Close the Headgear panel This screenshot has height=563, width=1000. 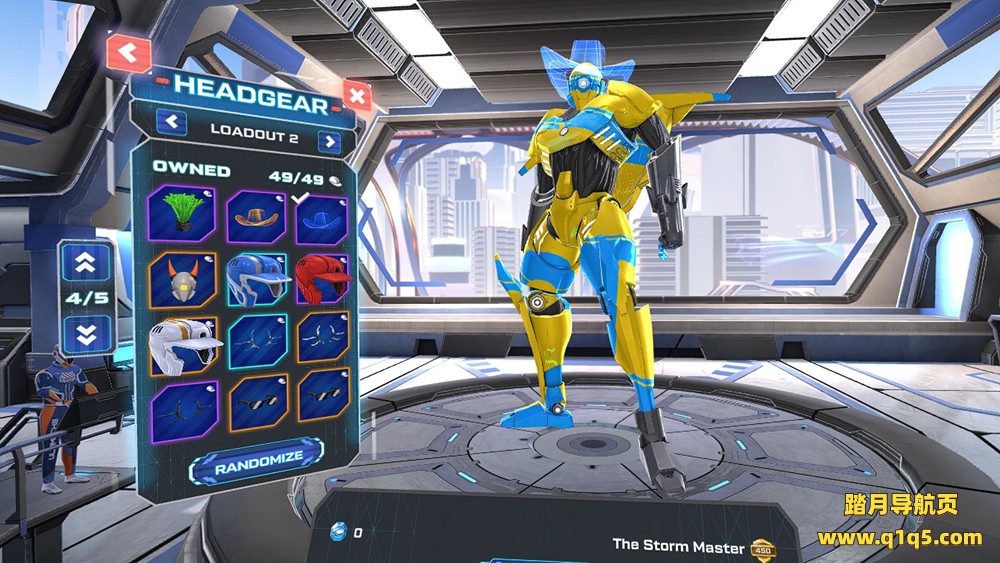tap(356, 96)
